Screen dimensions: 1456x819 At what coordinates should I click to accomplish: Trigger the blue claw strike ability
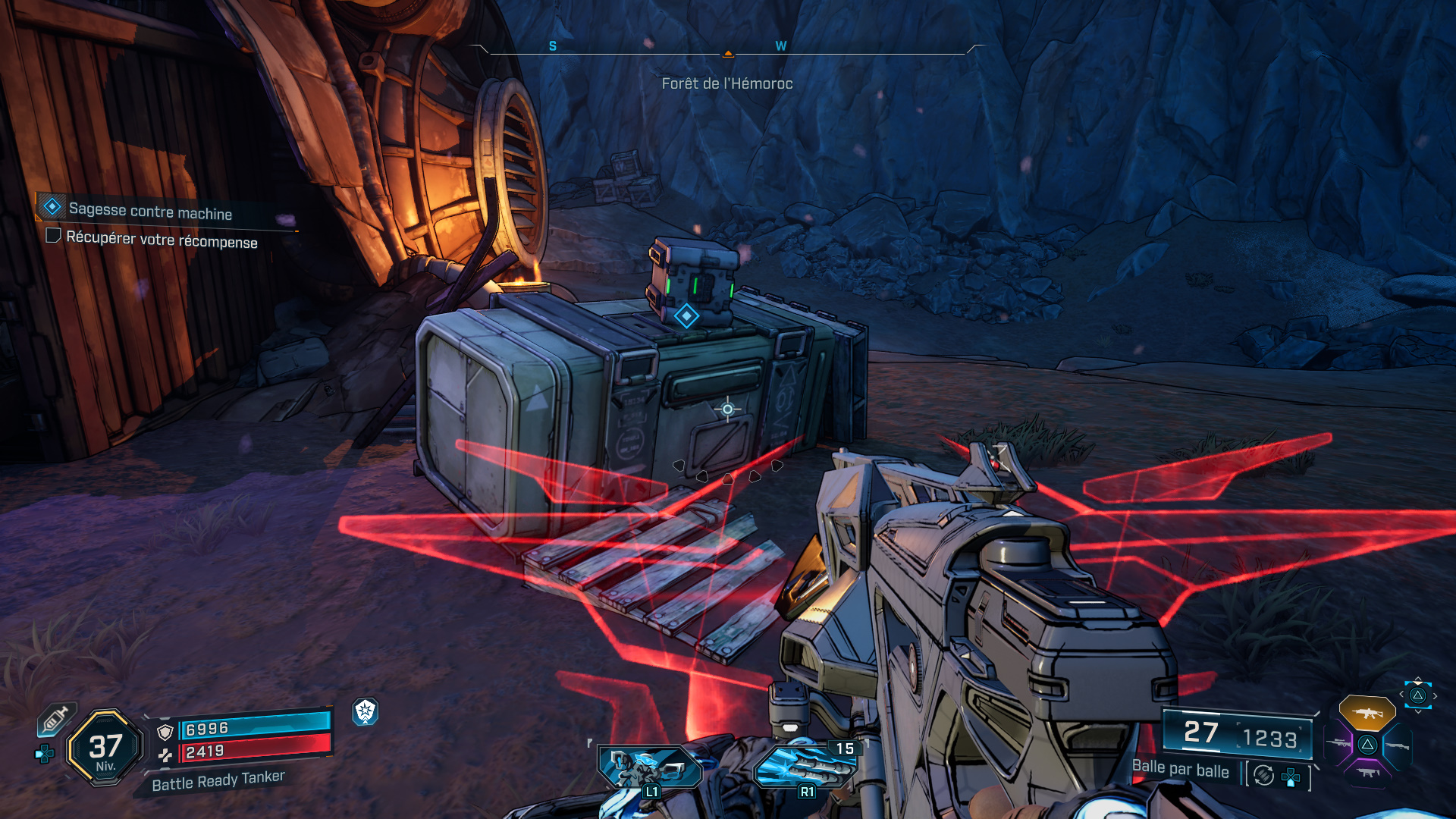coord(804,766)
